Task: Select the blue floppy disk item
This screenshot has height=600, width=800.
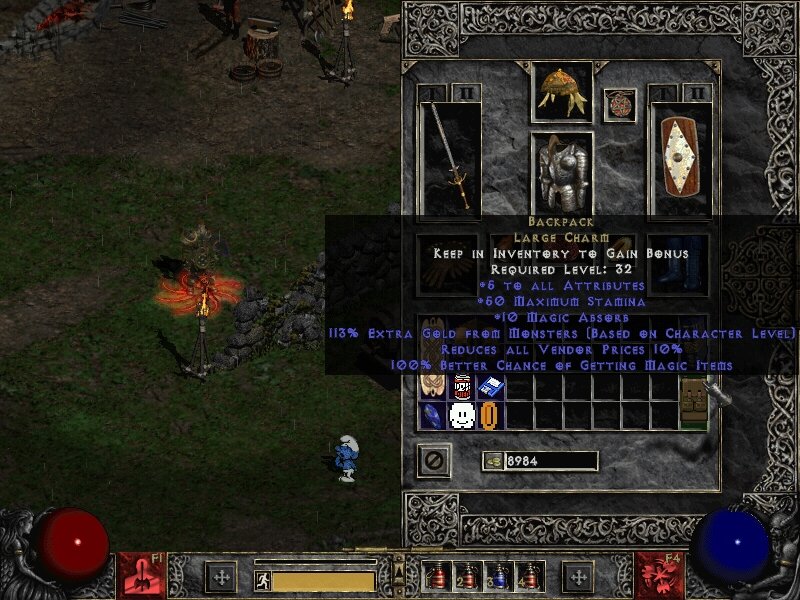Action: [x=489, y=386]
